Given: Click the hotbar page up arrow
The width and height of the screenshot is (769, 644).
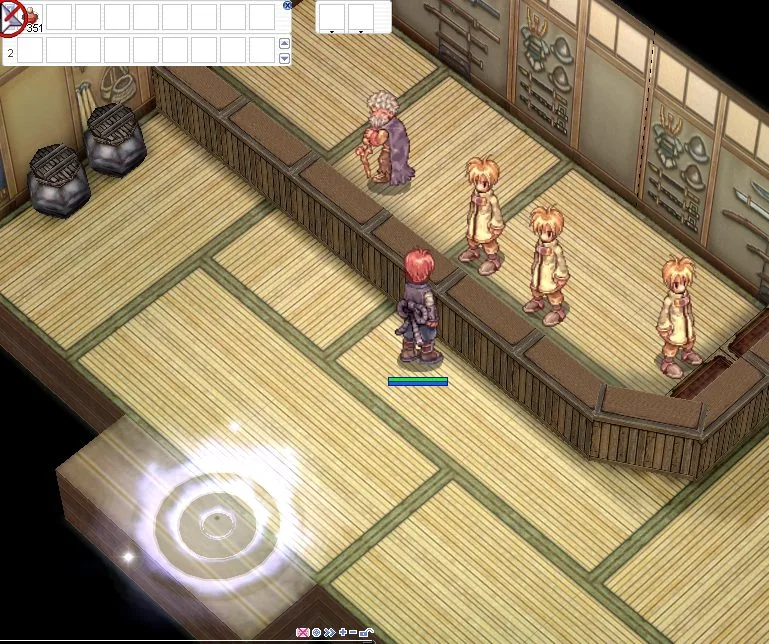Looking at the screenshot, I should (285, 44).
